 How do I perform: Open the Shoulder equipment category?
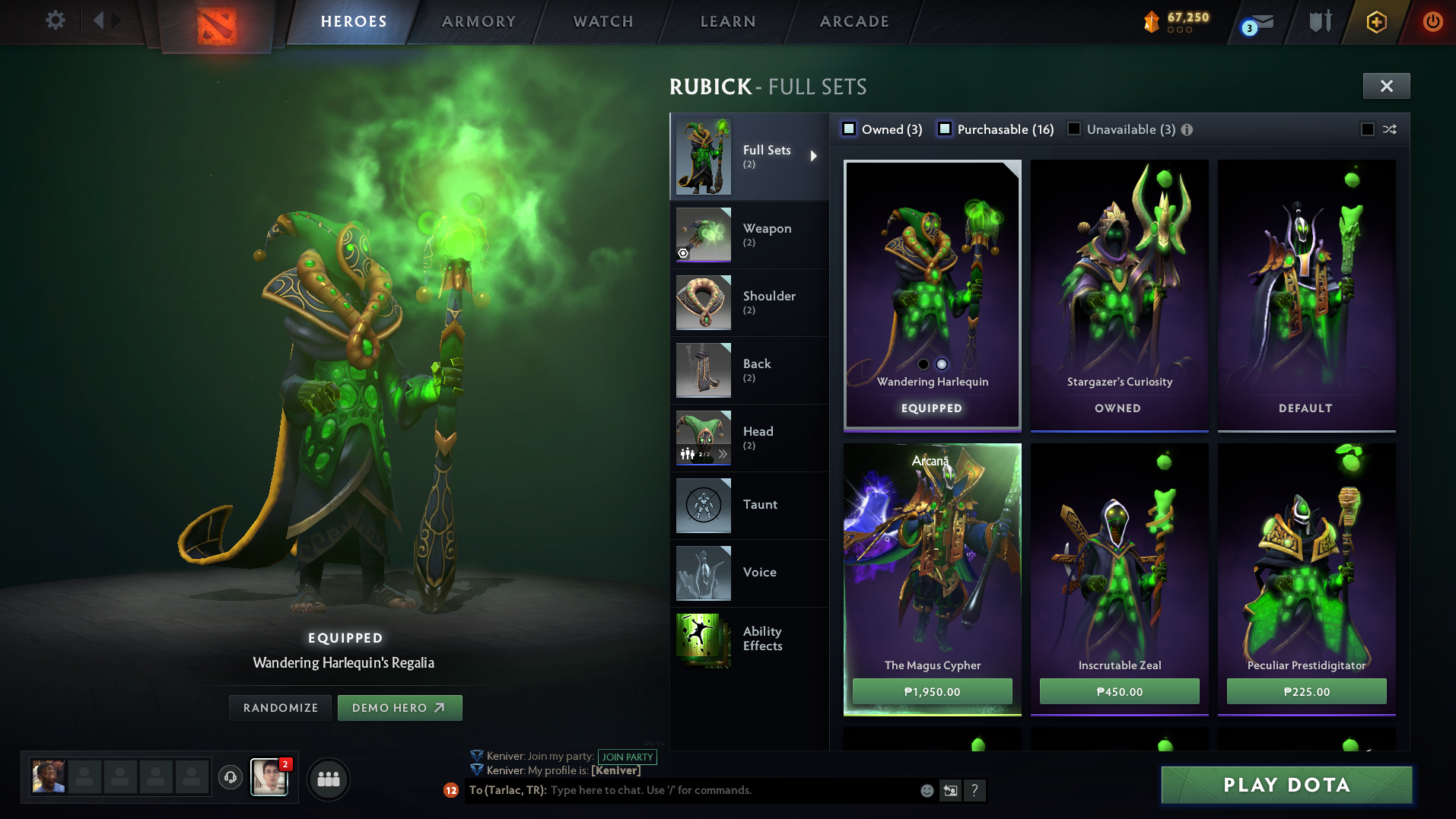click(x=769, y=303)
